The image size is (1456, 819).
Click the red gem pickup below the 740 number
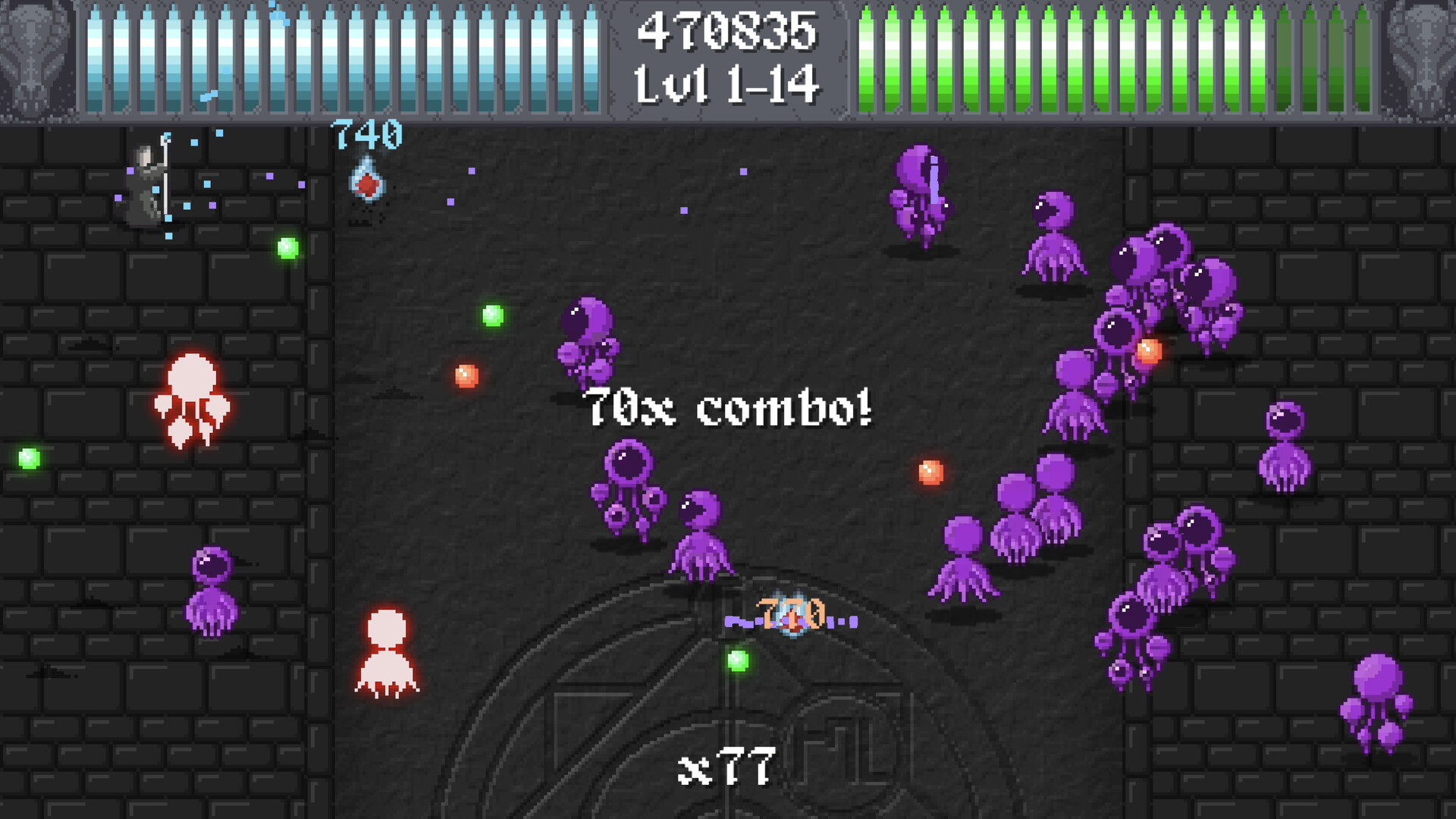366,182
